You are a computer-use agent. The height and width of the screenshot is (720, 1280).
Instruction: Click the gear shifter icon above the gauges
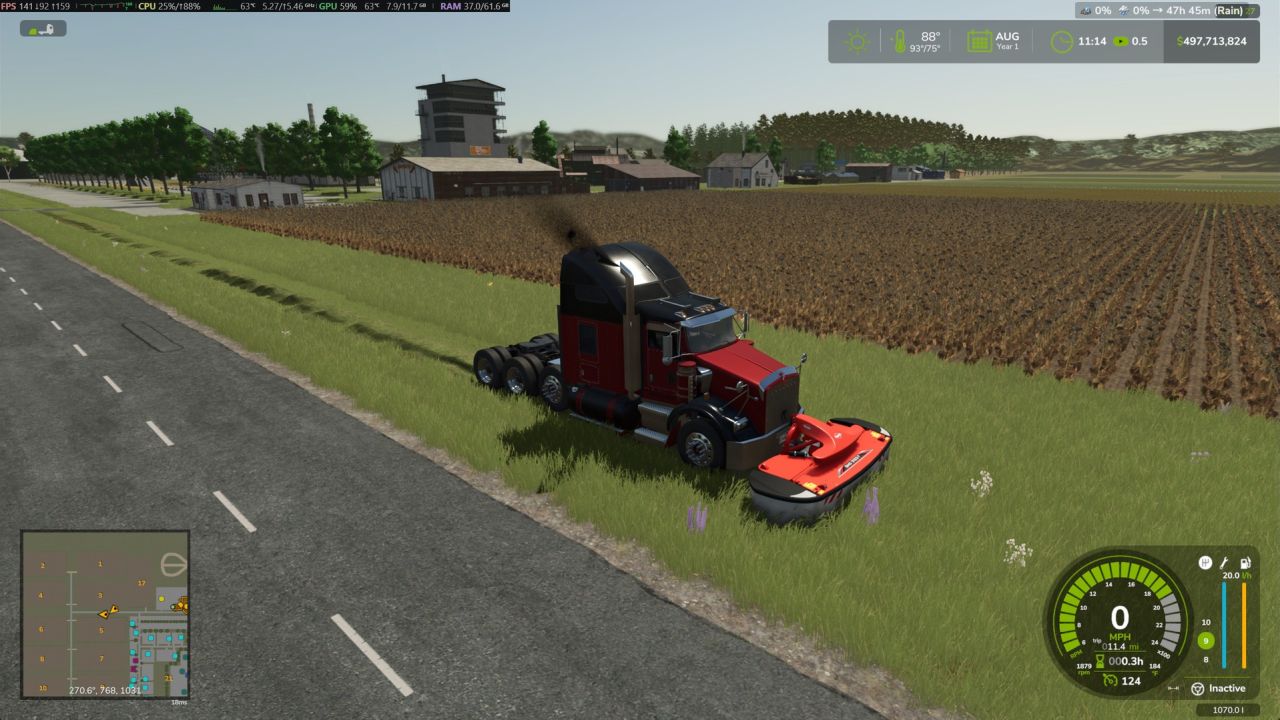pos(1205,561)
